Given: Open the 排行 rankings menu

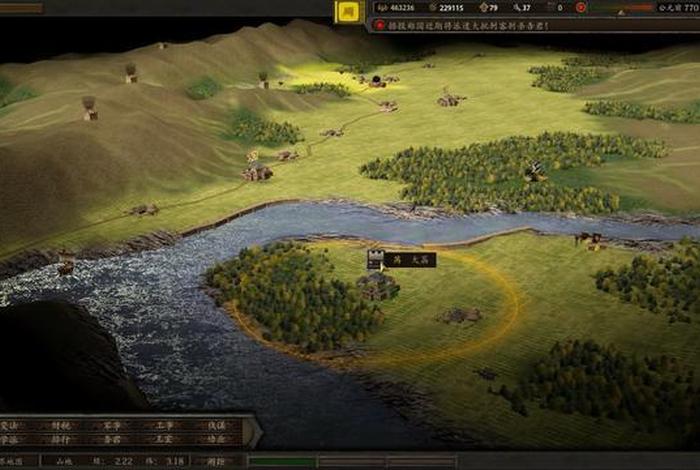Looking at the screenshot, I should click(x=61, y=439).
